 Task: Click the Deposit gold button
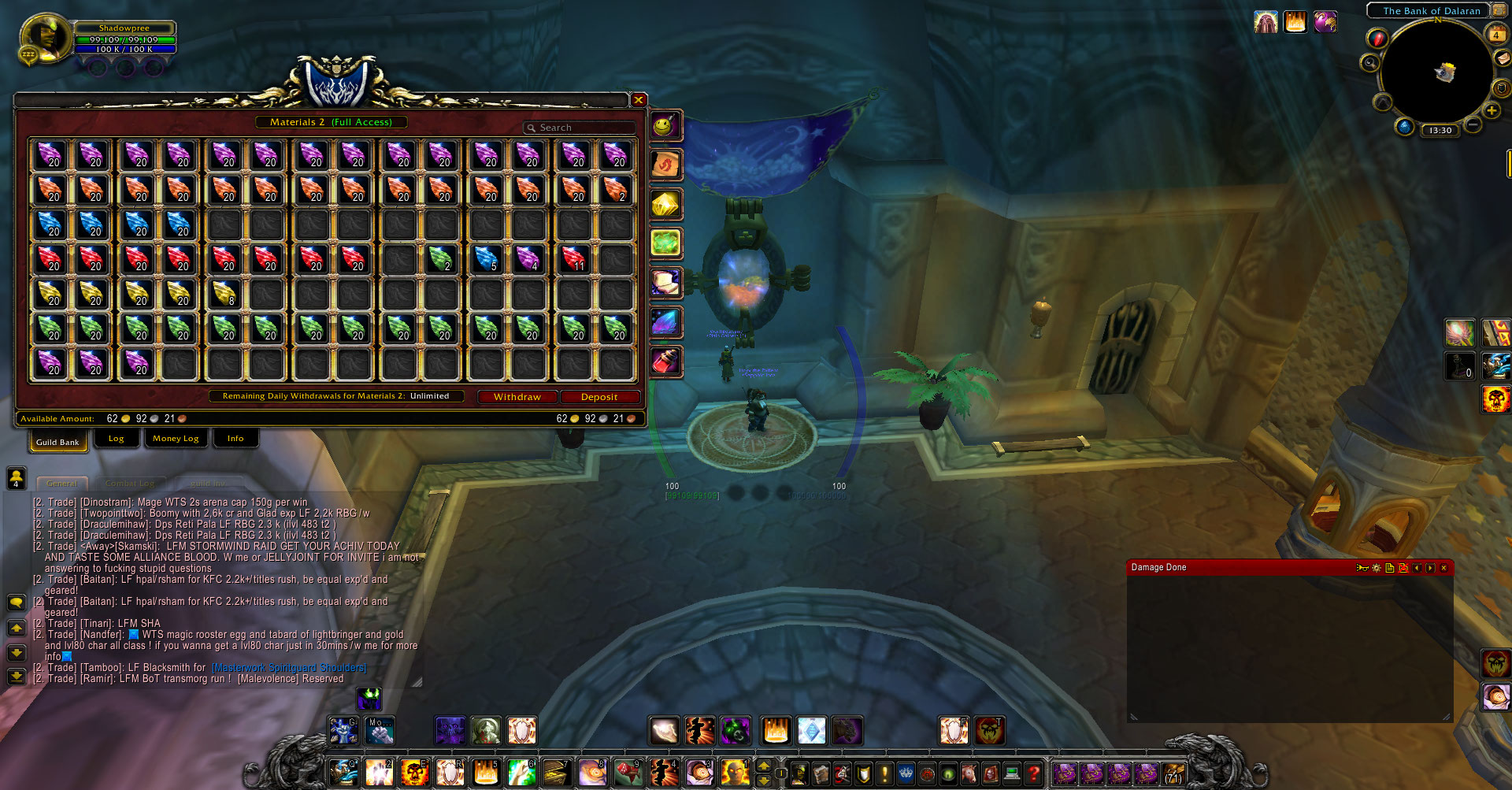[x=599, y=397]
